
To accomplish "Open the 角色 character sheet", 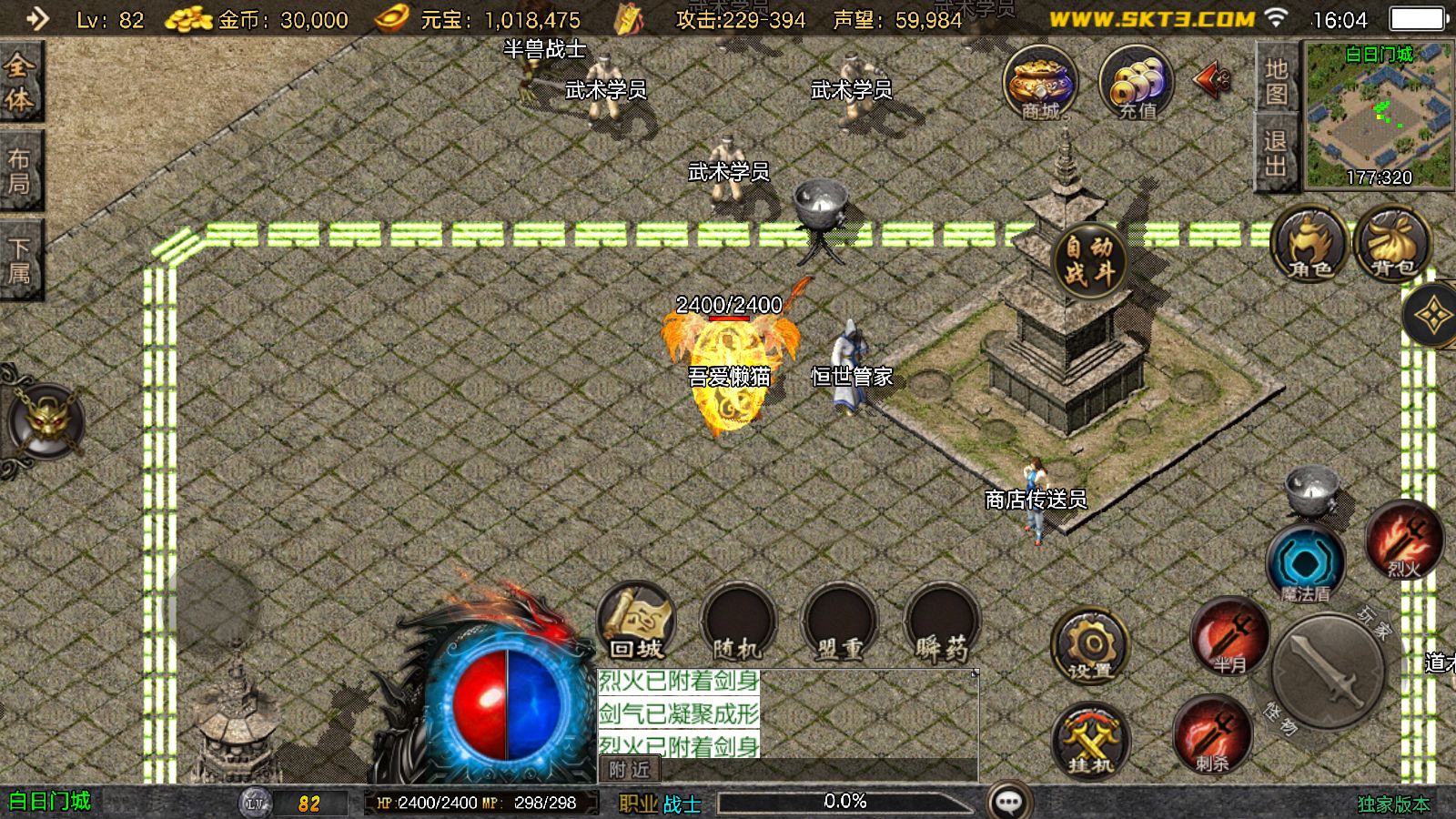I will [1309, 244].
